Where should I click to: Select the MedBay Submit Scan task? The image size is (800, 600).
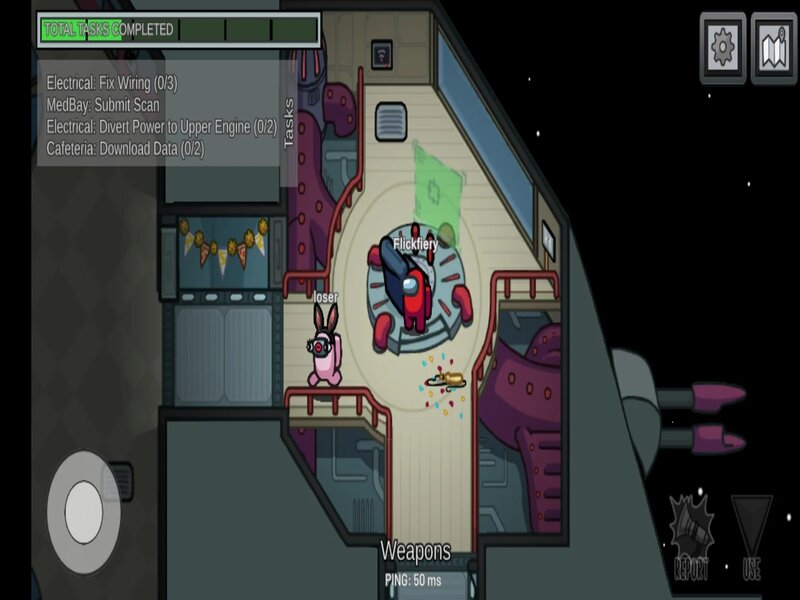(x=104, y=103)
